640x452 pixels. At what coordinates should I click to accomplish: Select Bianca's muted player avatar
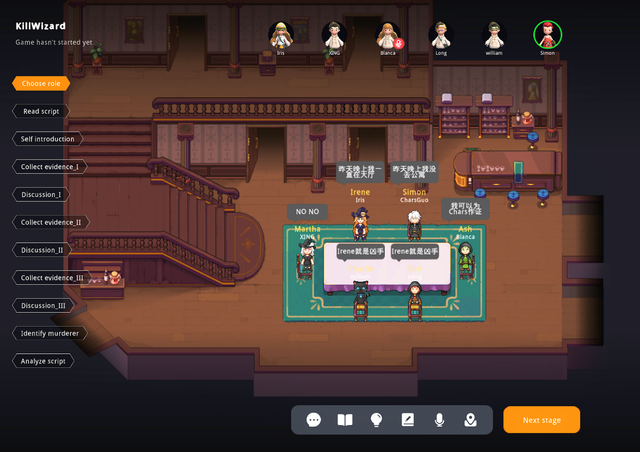pyautogui.click(x=388, y=35)
